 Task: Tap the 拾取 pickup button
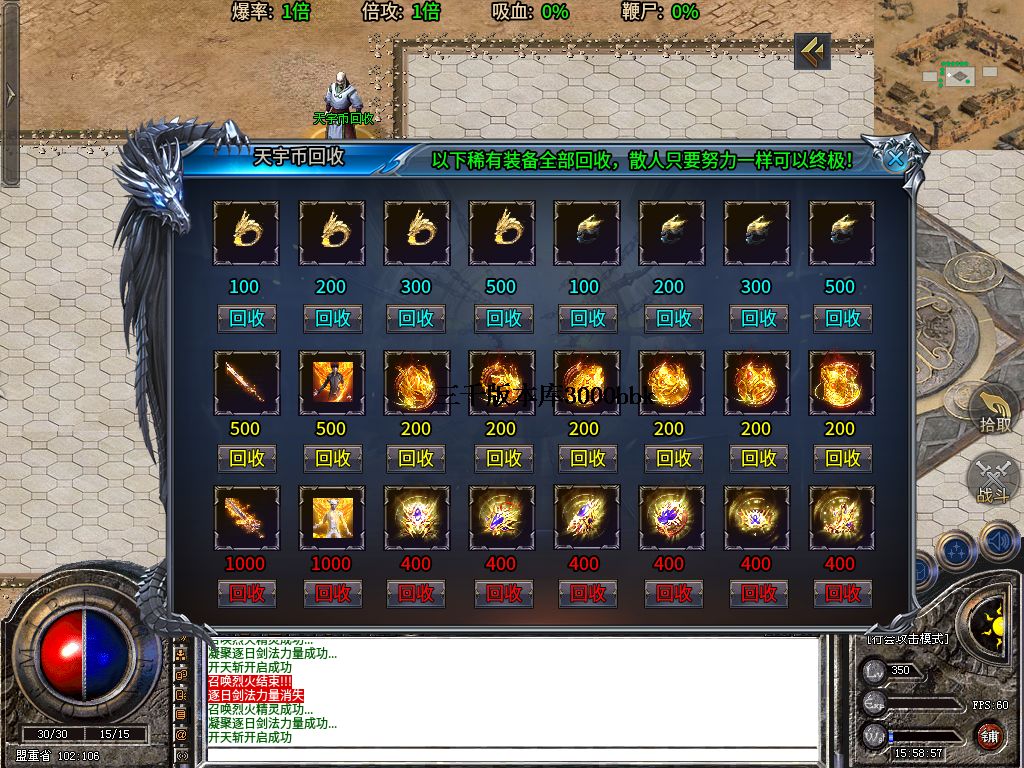994,412
